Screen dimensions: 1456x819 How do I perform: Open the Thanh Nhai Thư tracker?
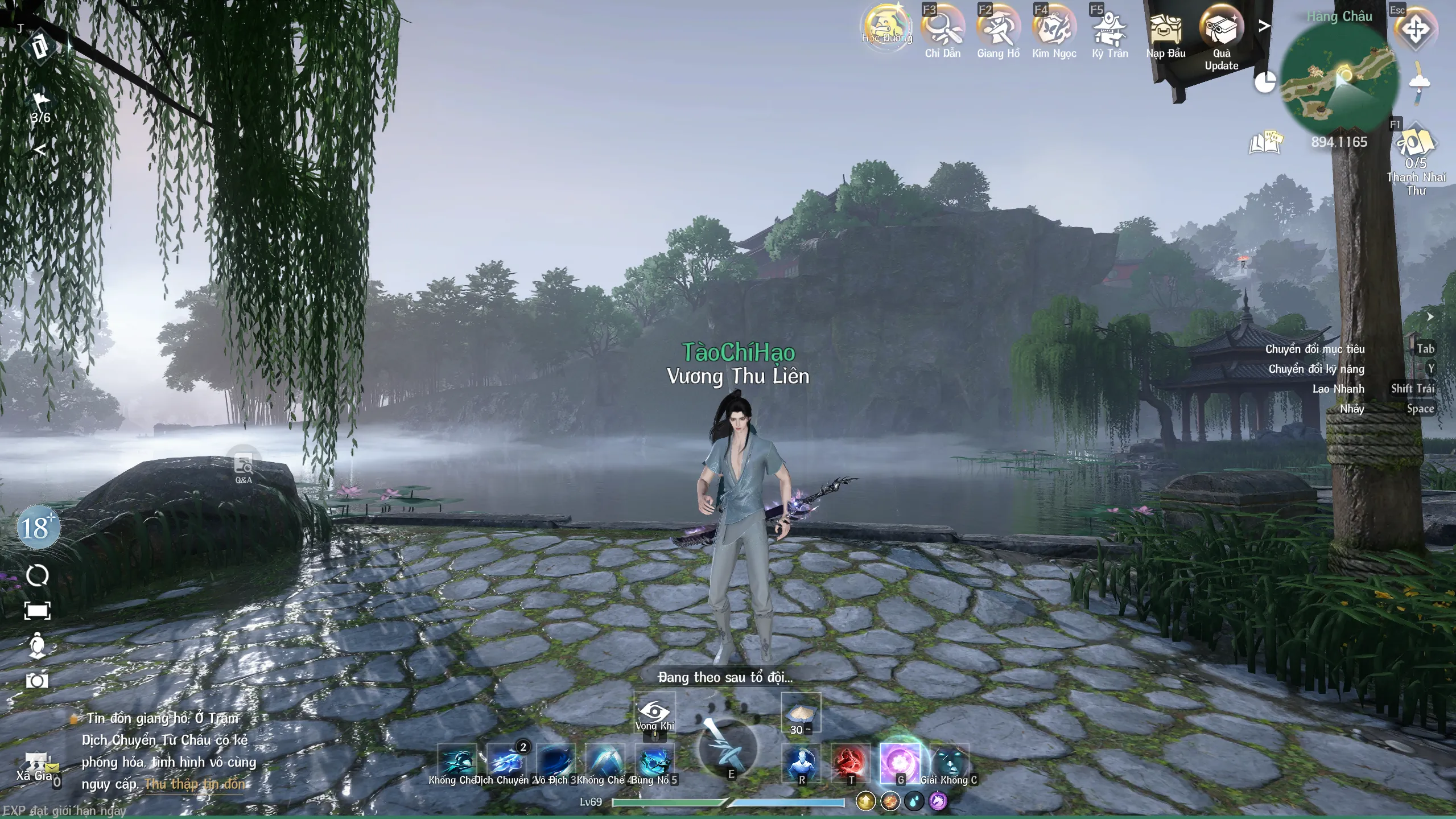coord(1416,145)
